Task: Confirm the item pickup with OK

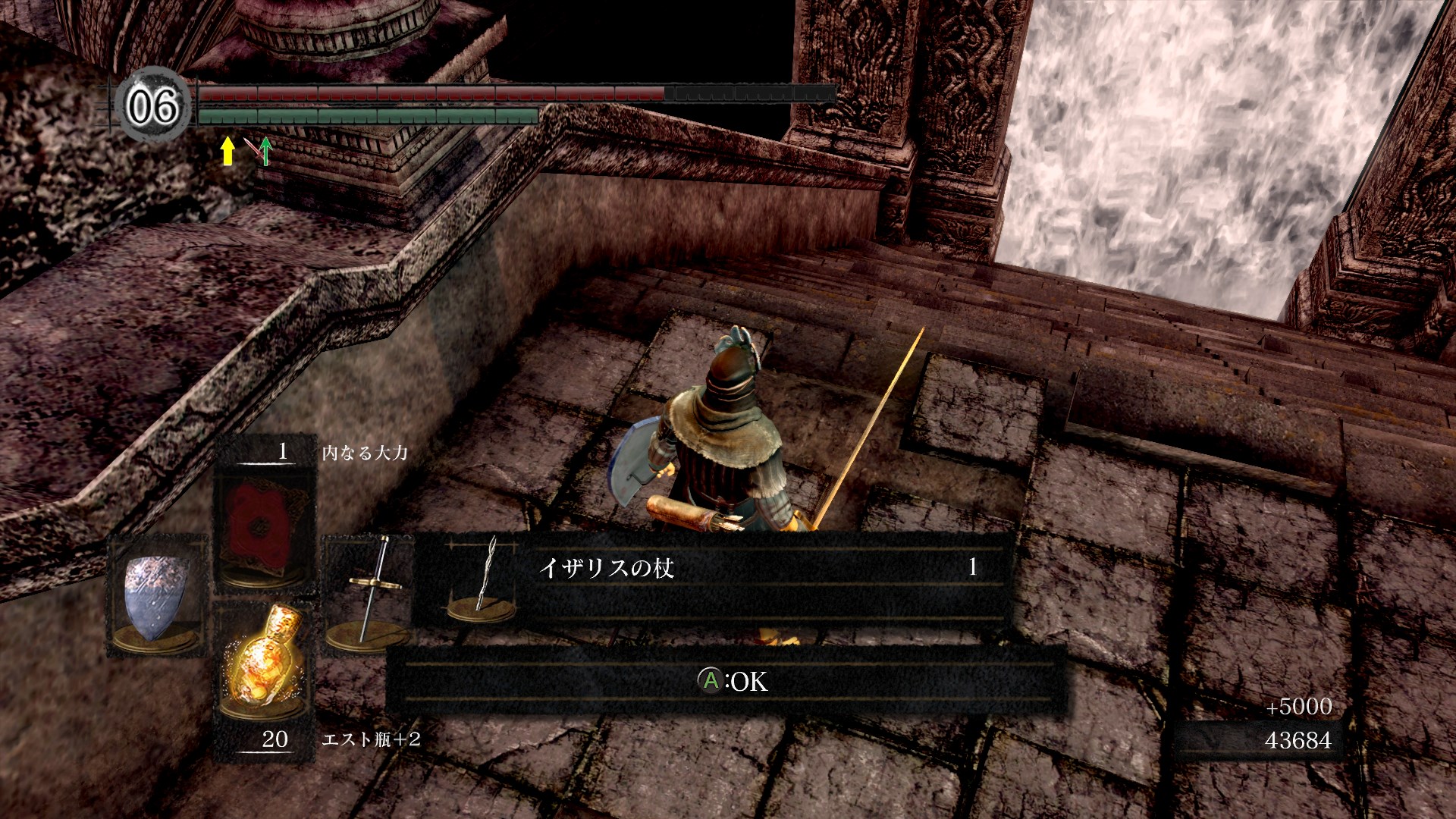Action: point(733,681)
